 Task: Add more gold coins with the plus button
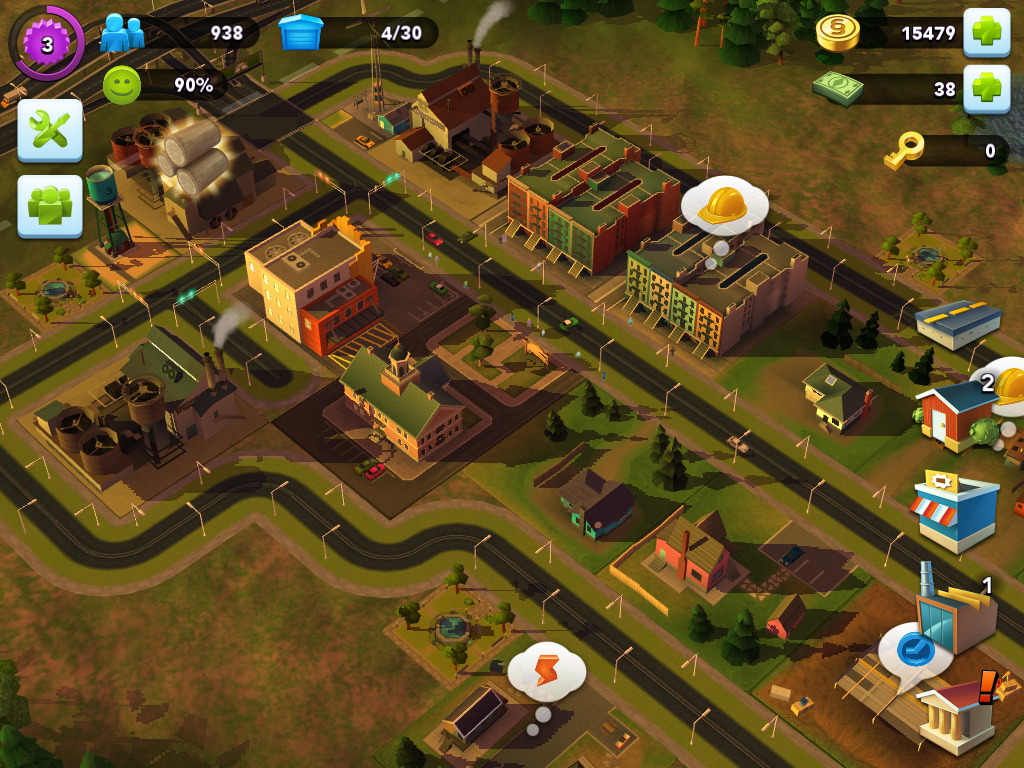[986, 33]
